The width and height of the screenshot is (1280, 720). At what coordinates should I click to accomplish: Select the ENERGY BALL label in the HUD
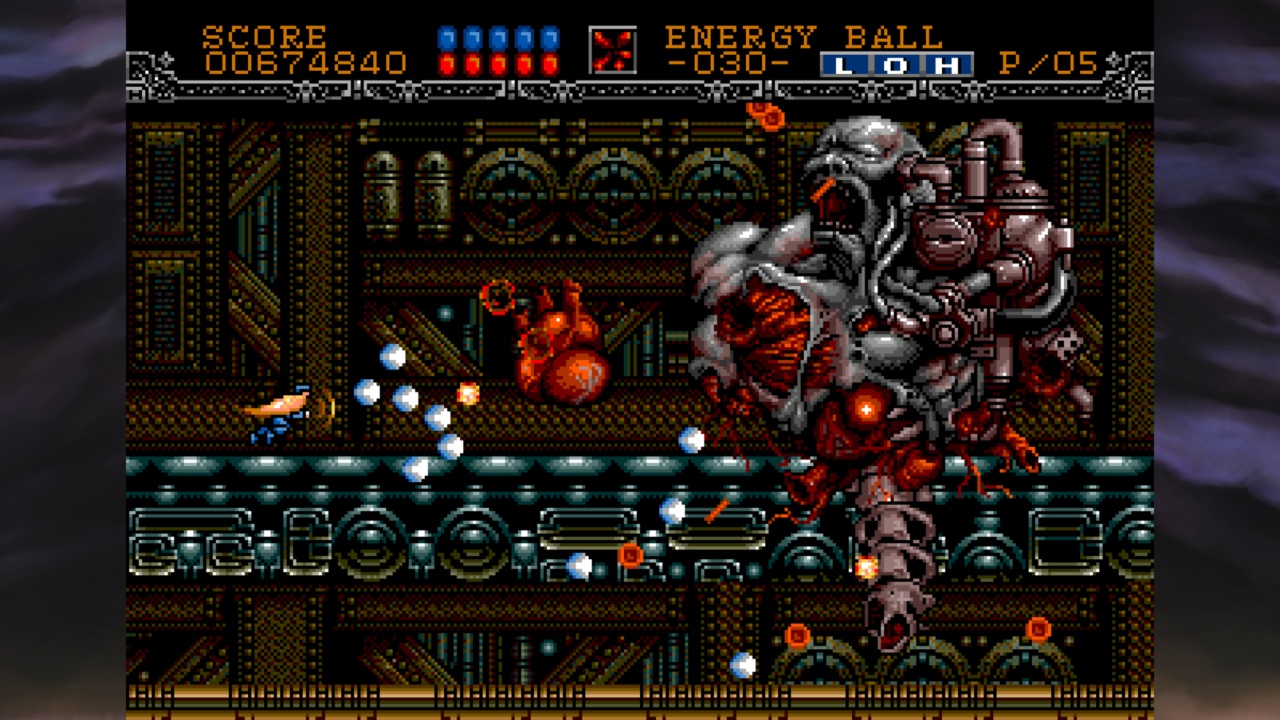click(800, 36)
